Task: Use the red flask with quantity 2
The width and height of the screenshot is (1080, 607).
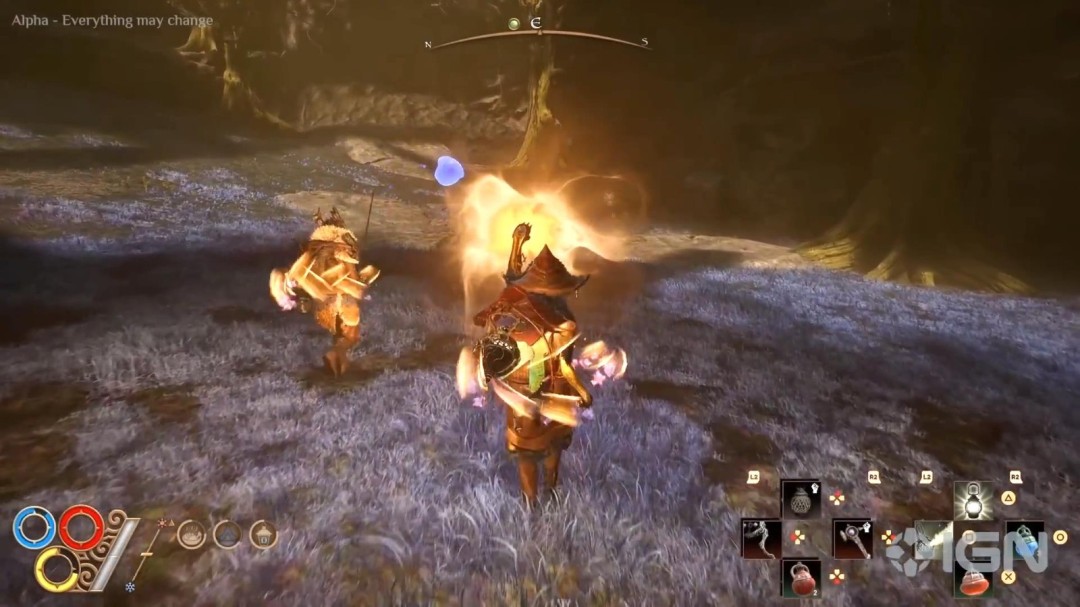Action: tap(801, 578)
